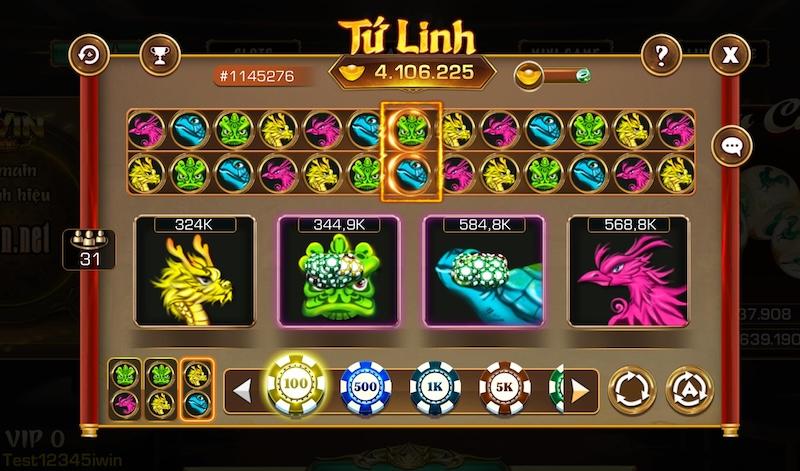Choose the blue 500 chip
The height and width of the screenshot is (471, 800).
364,386
